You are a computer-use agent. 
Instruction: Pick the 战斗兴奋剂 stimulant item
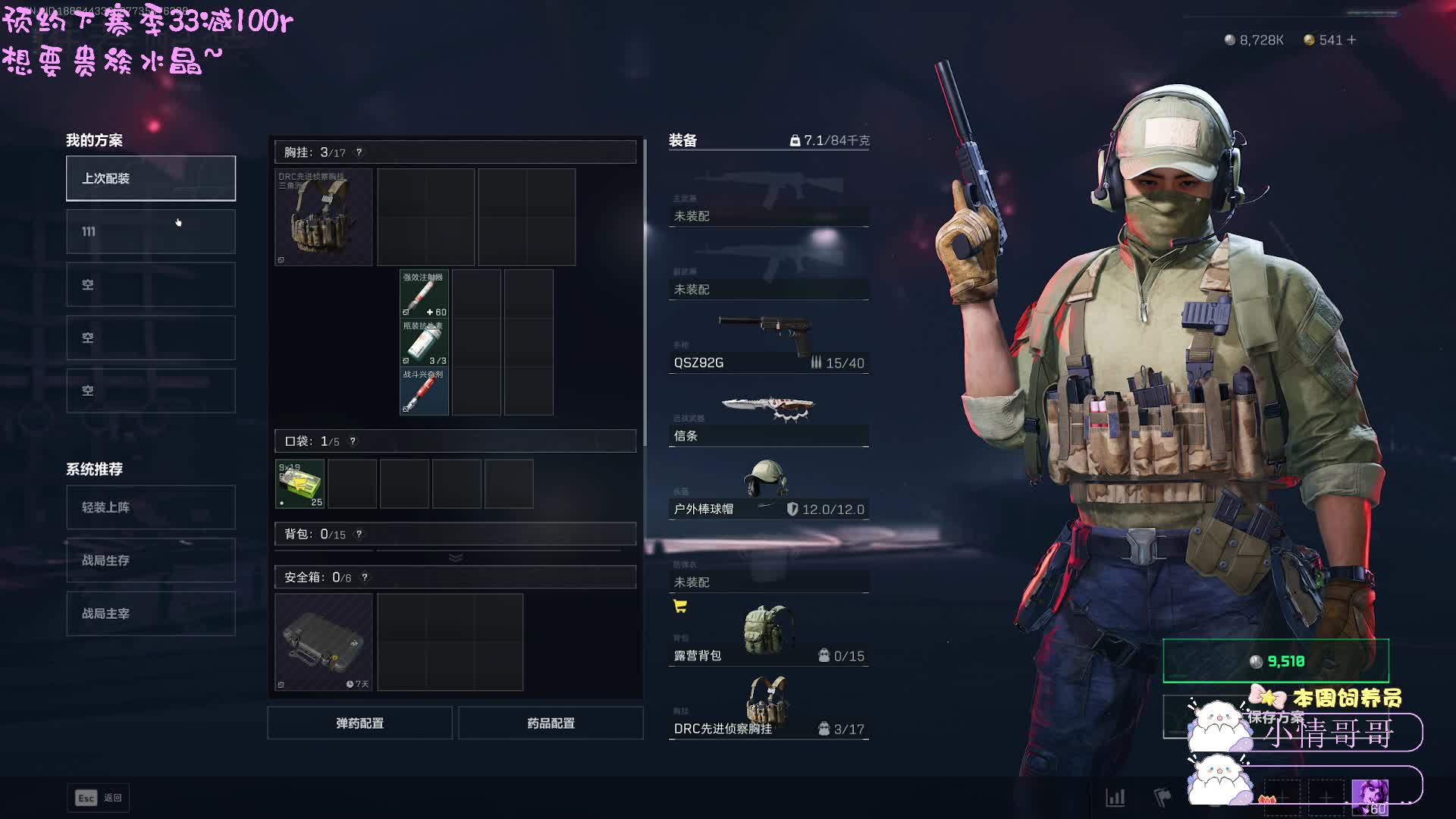424,391
